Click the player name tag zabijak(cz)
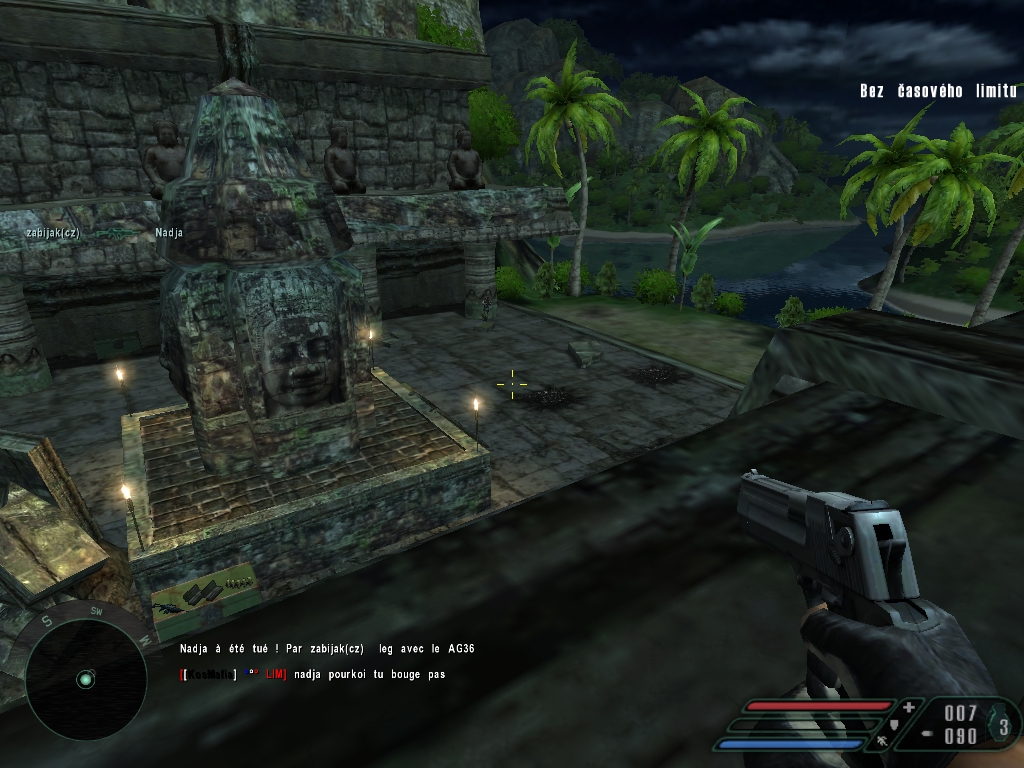This screenshot has height=768, width=1024. click(x=53, y=233)
